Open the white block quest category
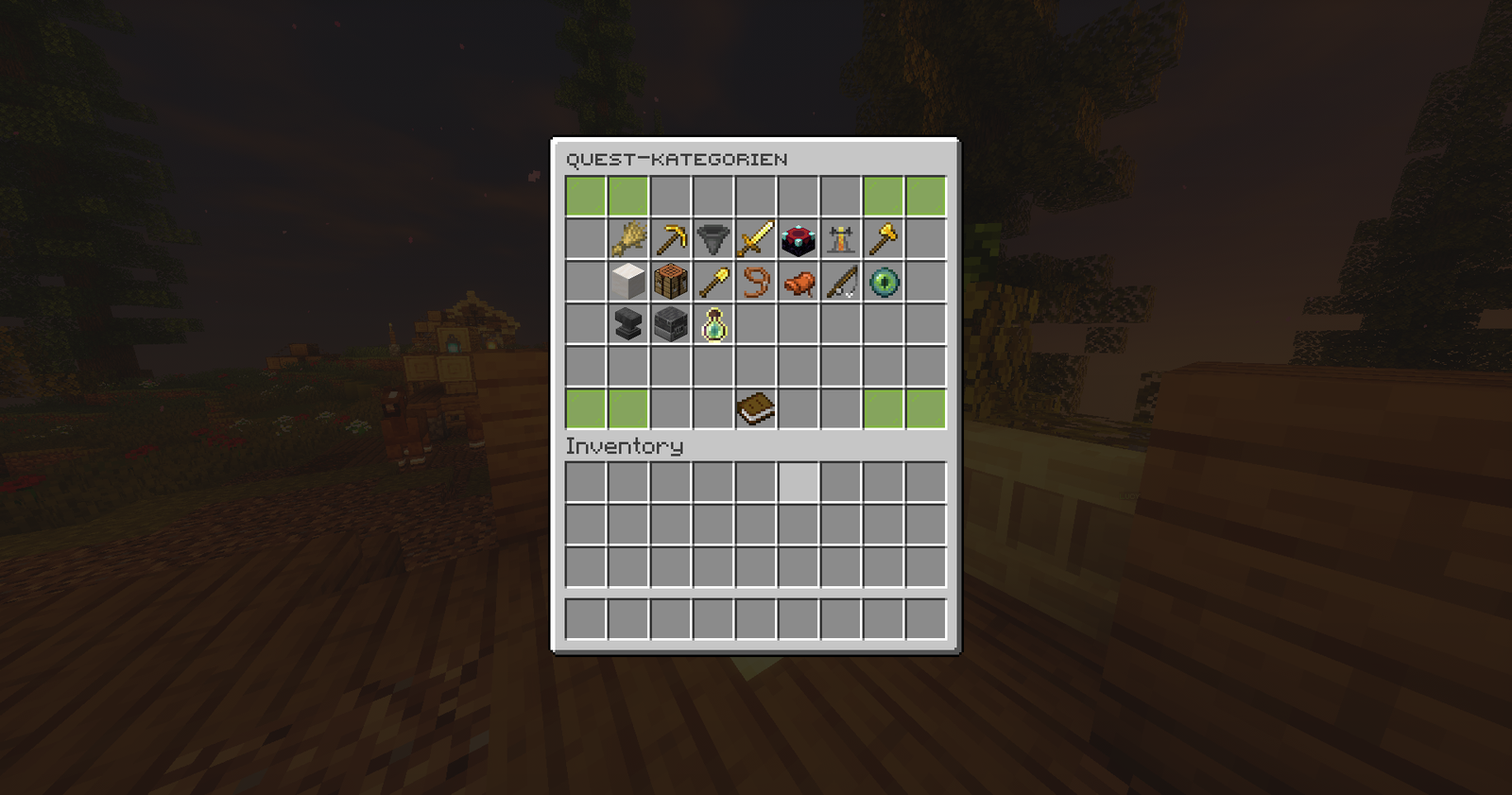The width and height of the screenshot is (1512, 795). coord(627,282)
